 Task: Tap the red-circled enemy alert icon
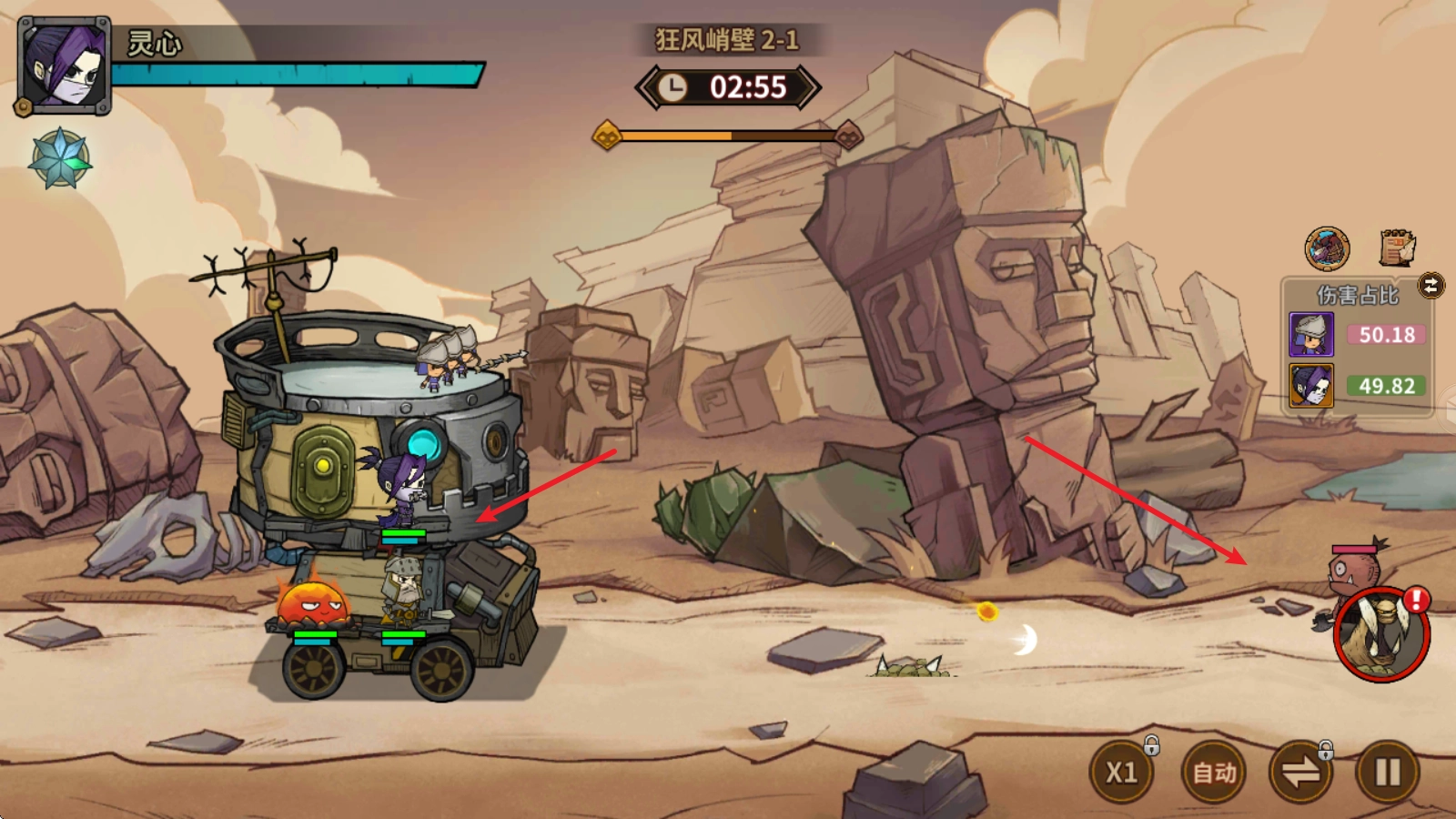tap(1381, 634)
